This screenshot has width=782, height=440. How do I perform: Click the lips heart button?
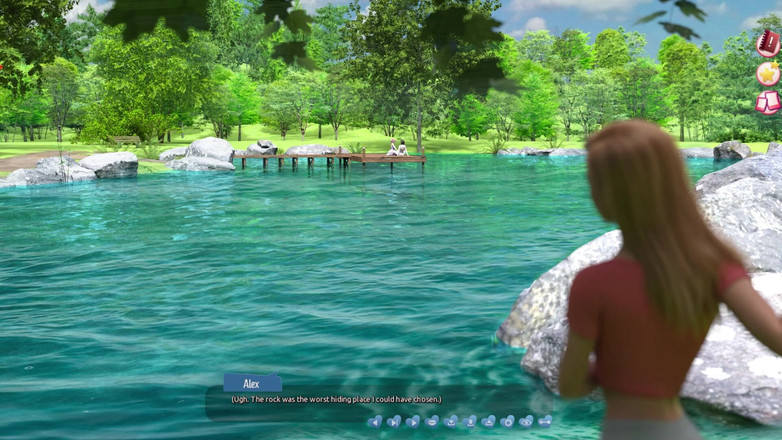(432, 422)
